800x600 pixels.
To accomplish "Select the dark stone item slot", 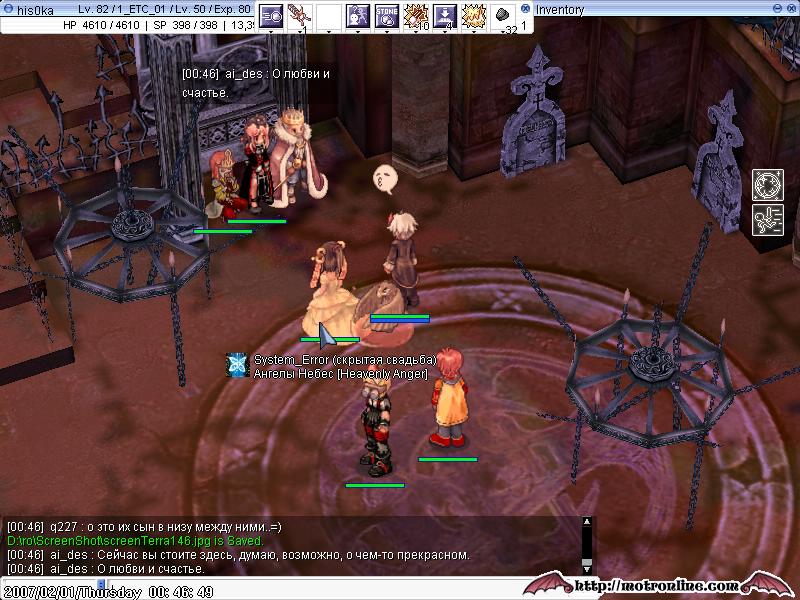I will point(503,15).
